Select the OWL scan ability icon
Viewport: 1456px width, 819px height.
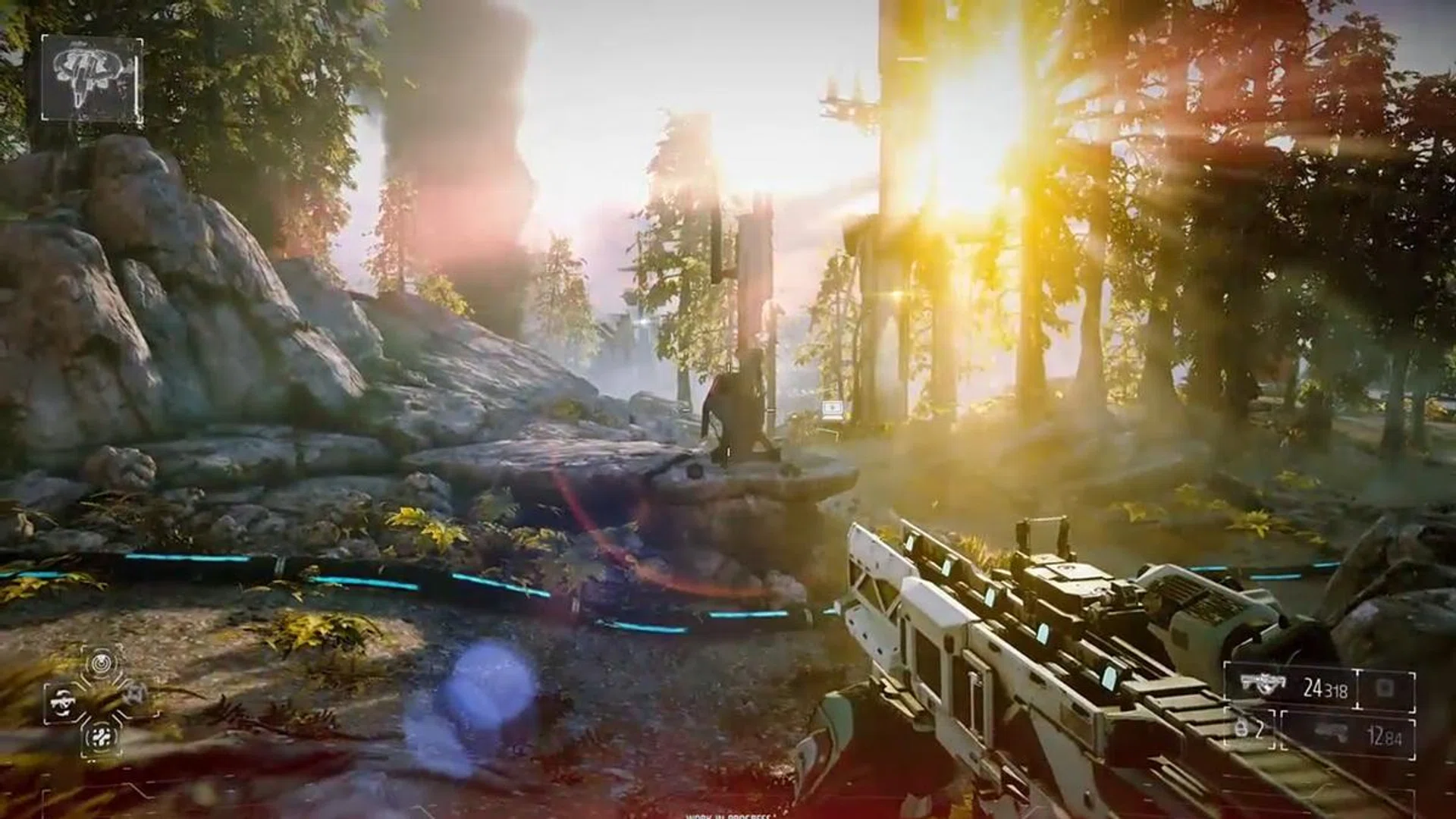(101, 662)
